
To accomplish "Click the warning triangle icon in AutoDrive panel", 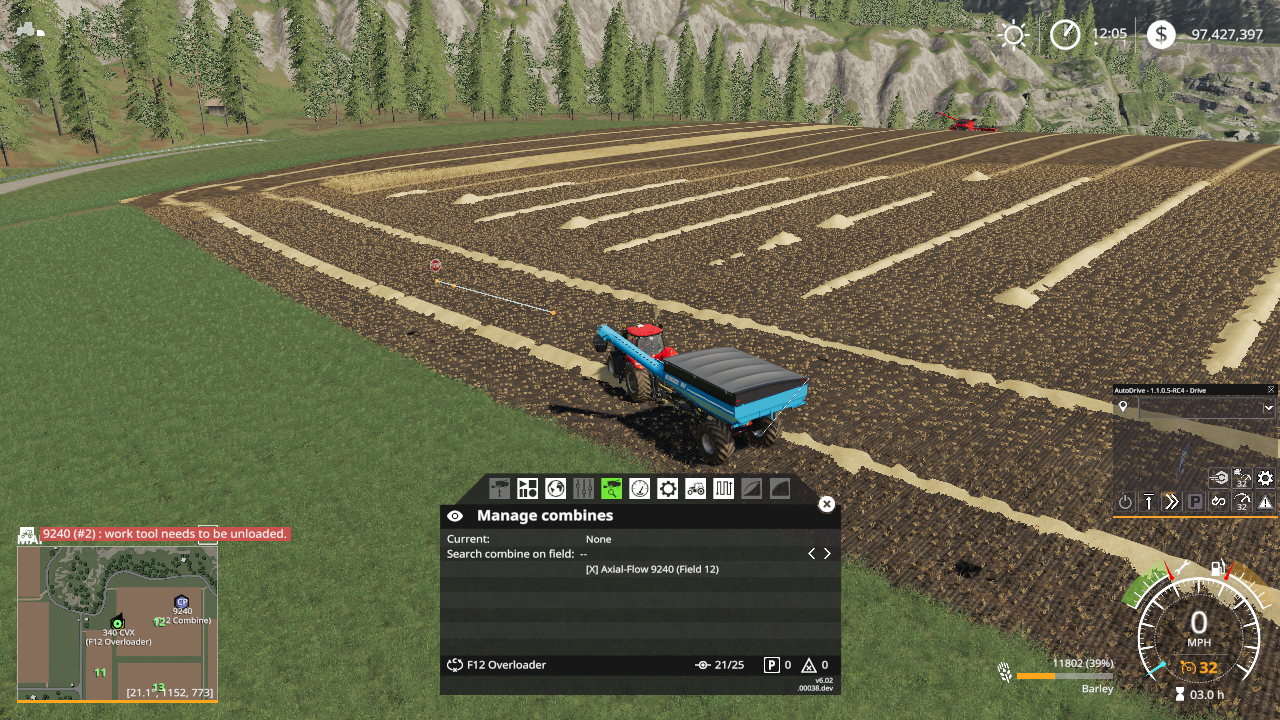I will tap(1263, 500).
